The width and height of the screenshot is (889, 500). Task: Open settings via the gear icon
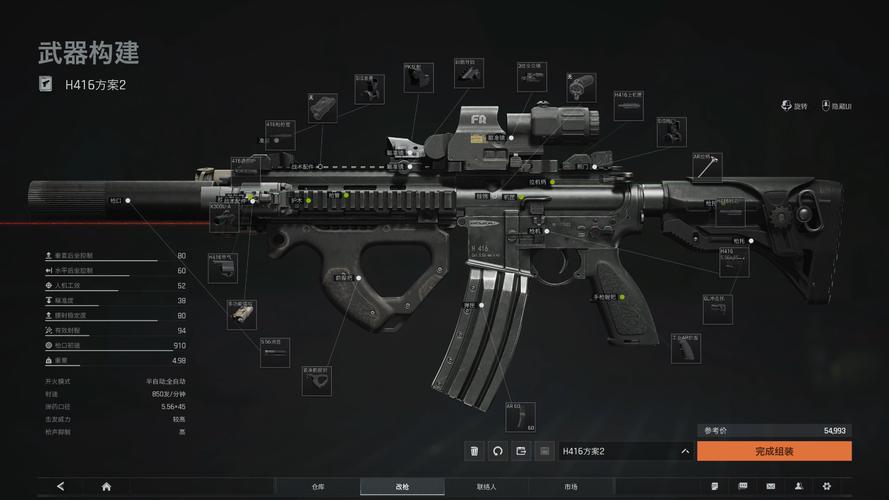coord(826,487)
